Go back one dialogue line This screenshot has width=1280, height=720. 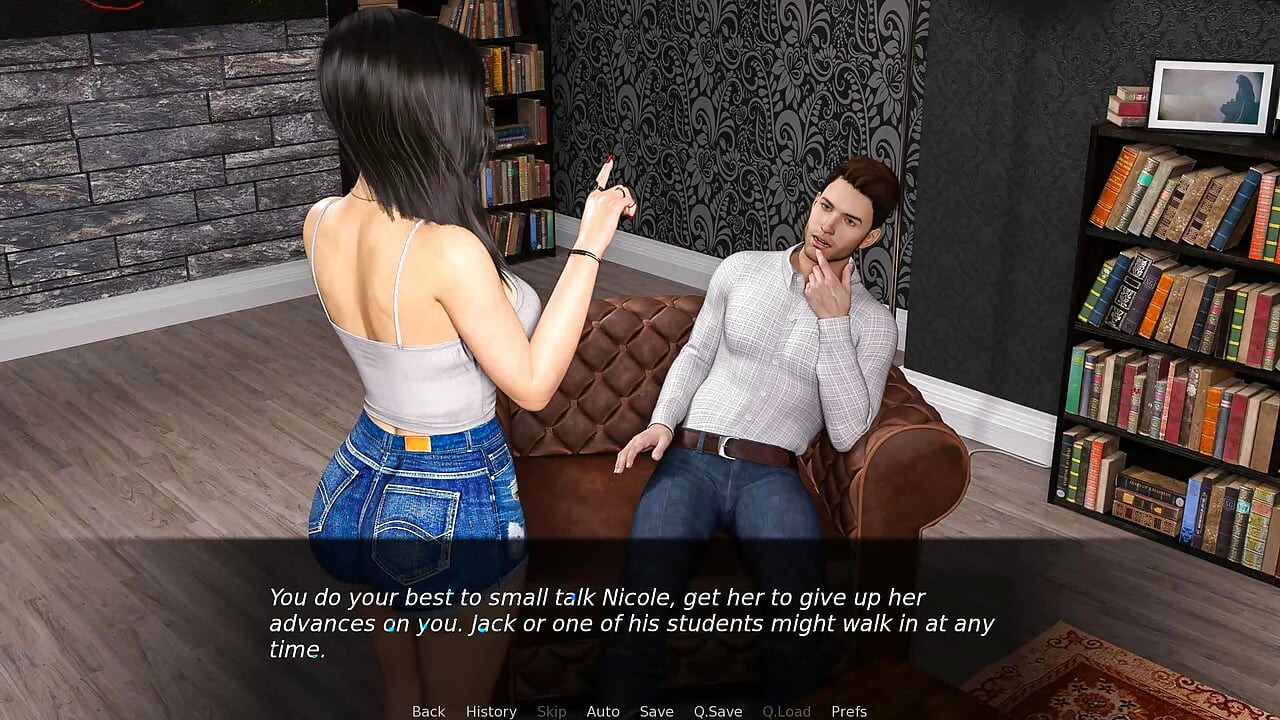click(428, 711)
